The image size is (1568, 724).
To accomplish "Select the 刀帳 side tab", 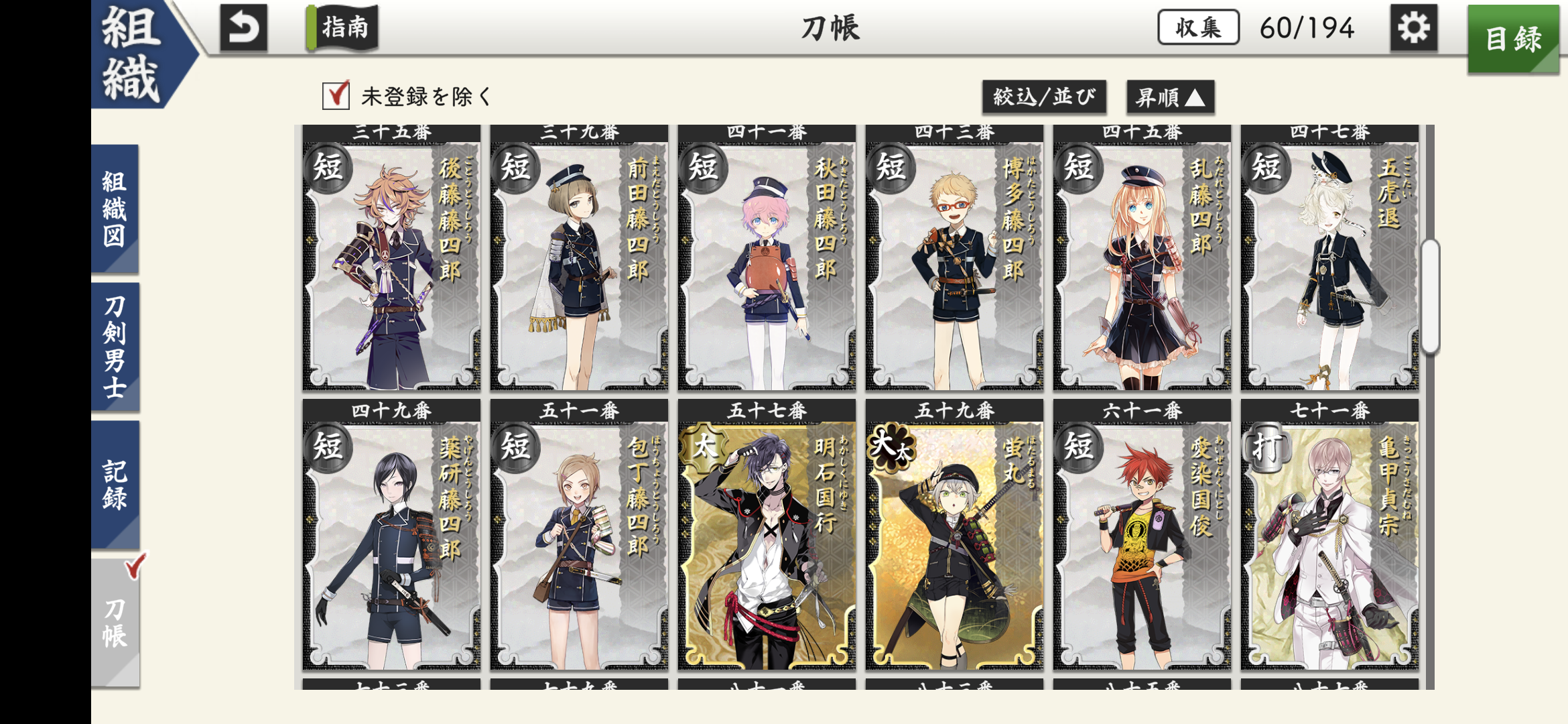I will click(115, 622).
